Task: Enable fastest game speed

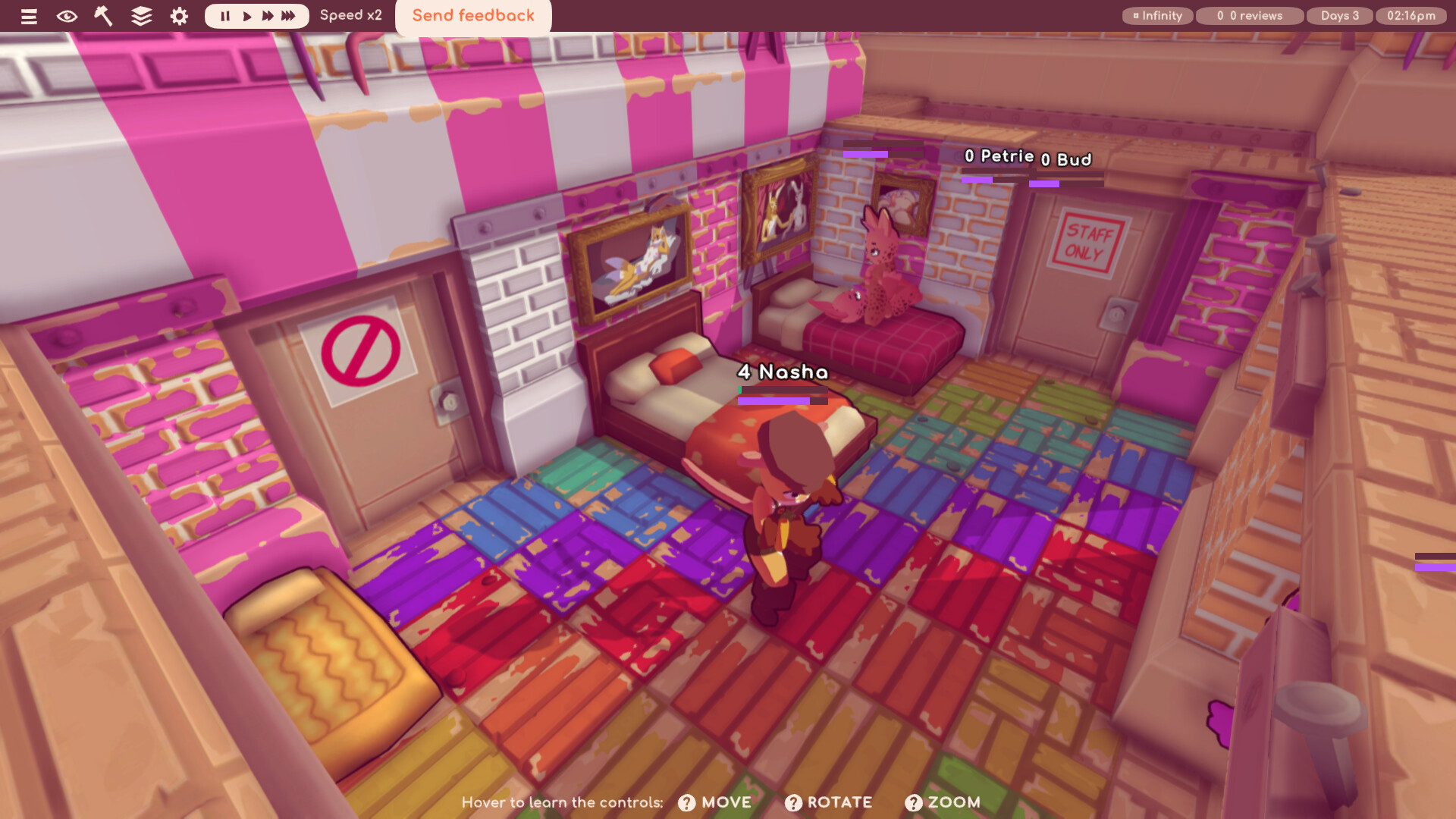Action: point(289,15)
